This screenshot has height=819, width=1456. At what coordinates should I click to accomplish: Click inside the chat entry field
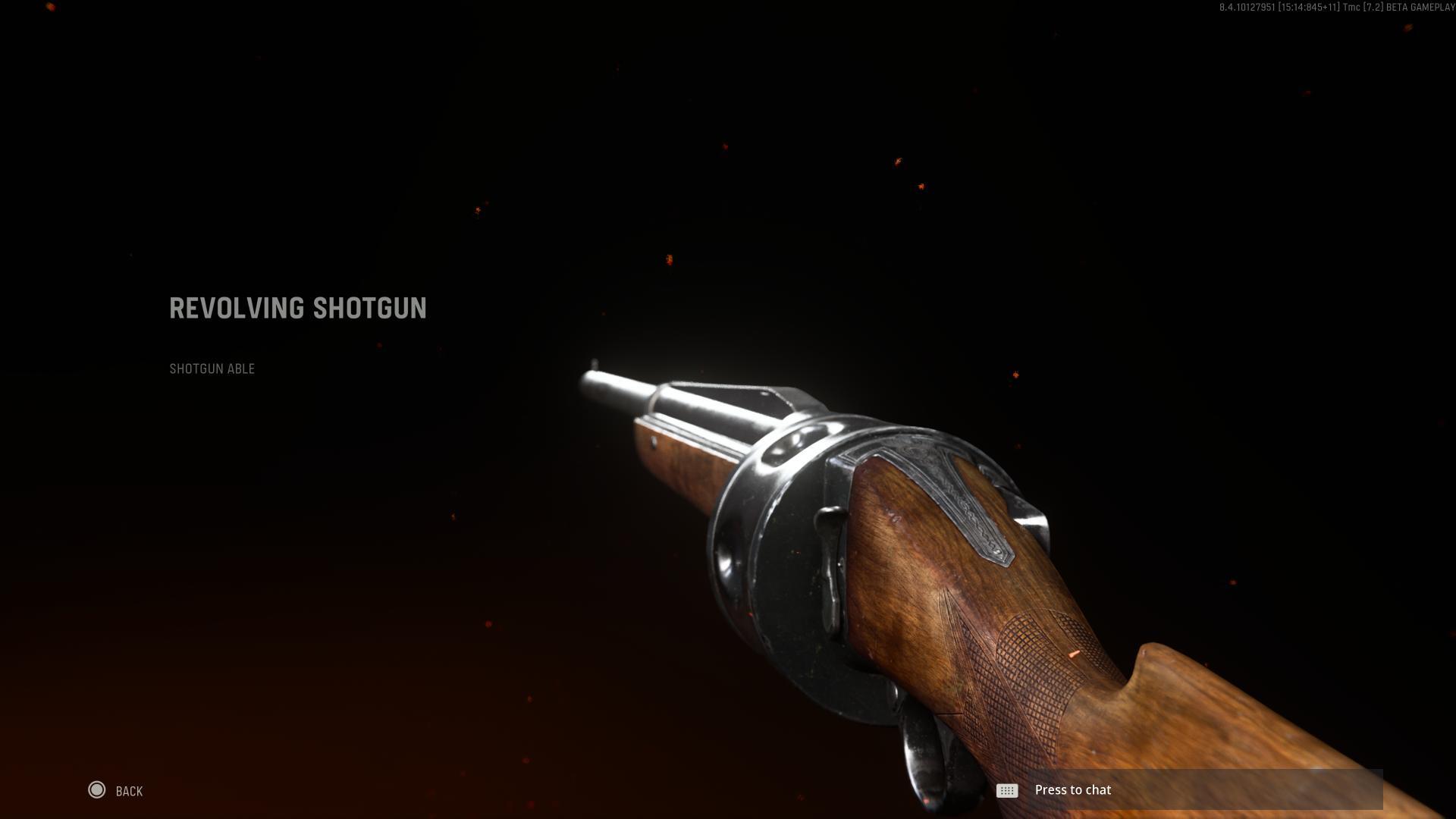tap(1213, 789)
